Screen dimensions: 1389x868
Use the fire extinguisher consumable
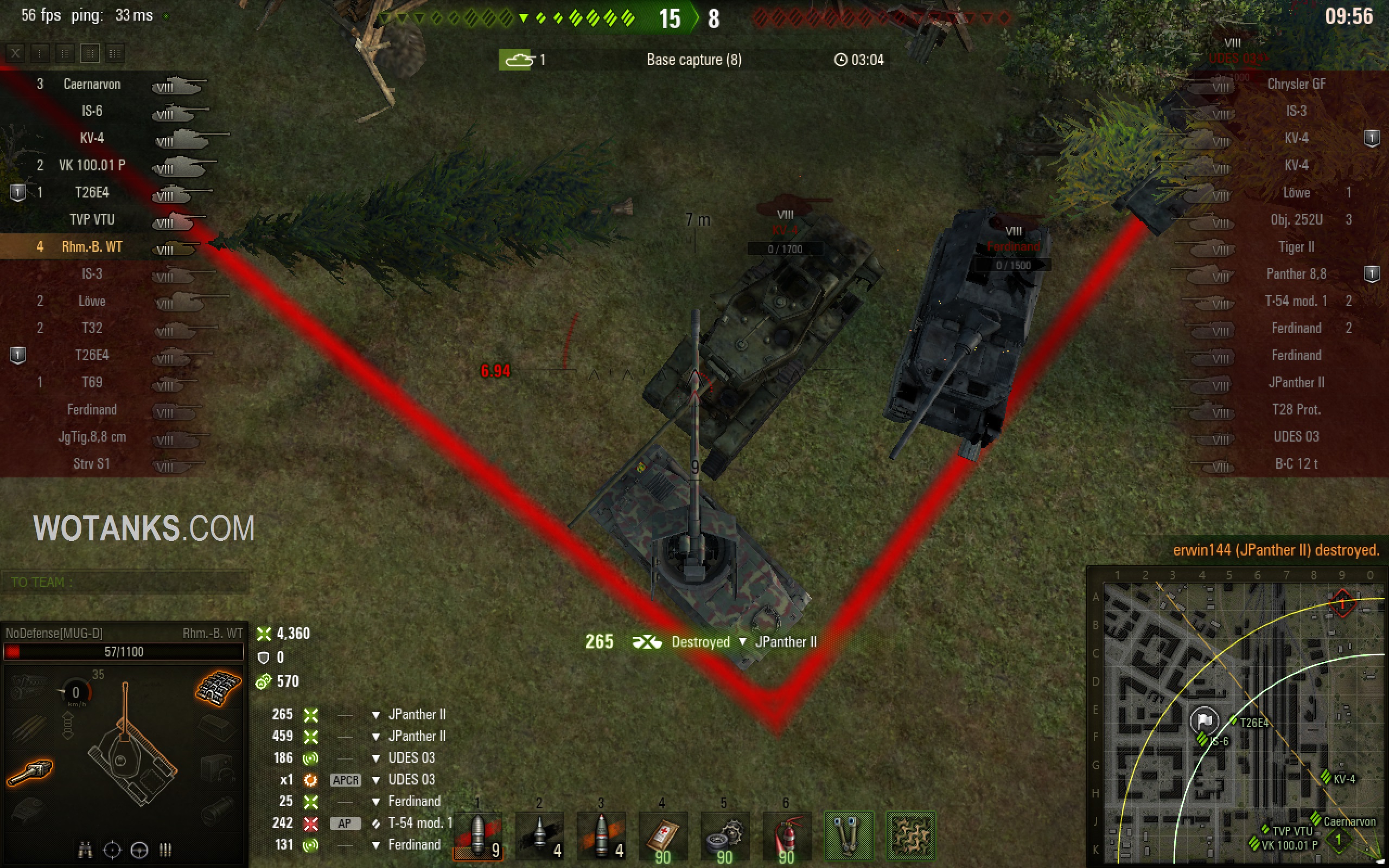tap(786, 835)
